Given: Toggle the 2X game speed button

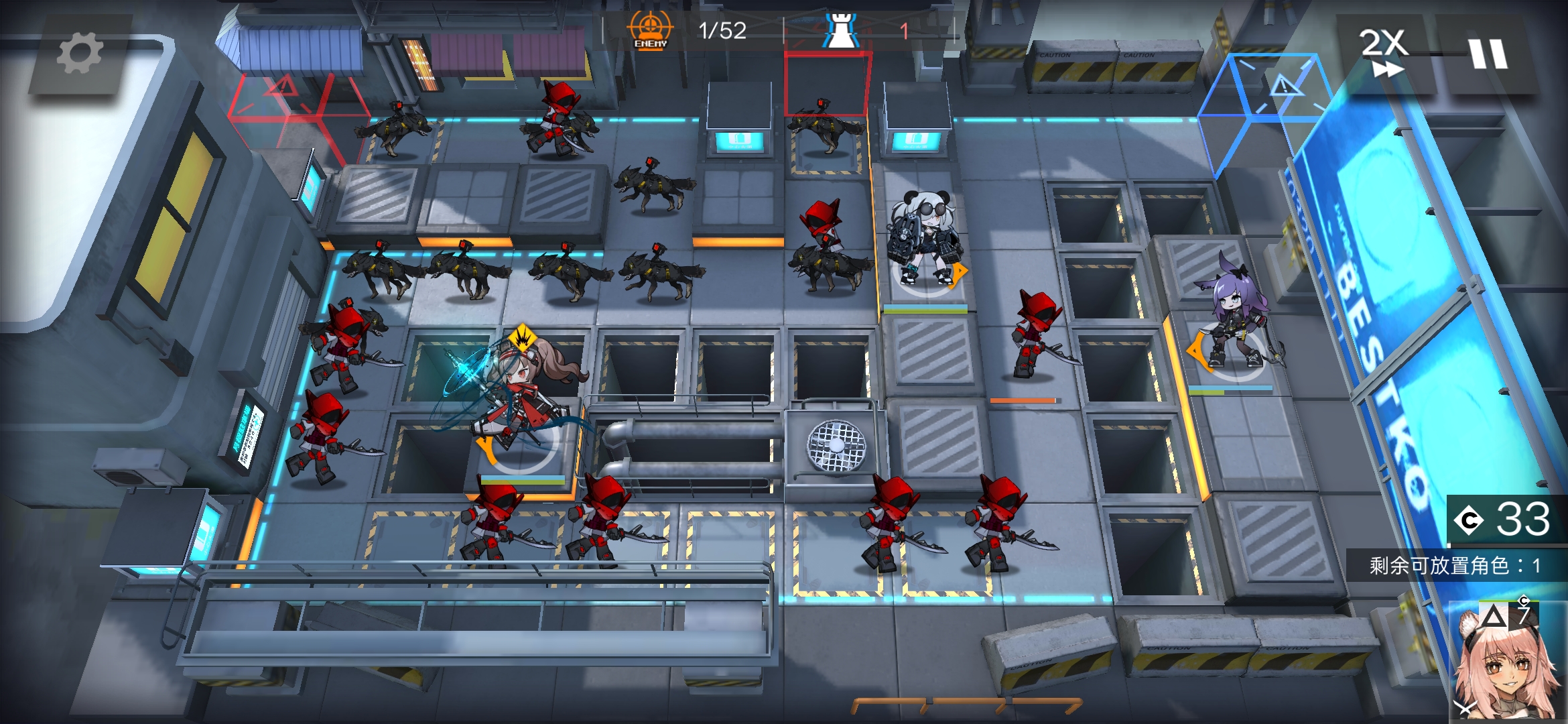Looking at the screenshot, I should tap(1384, 52).
